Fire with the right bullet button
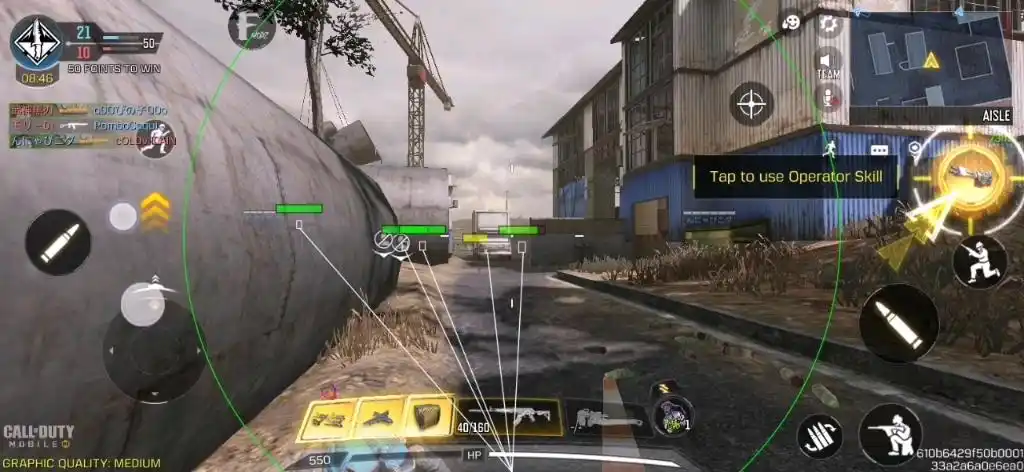 (x=899, y=322)
